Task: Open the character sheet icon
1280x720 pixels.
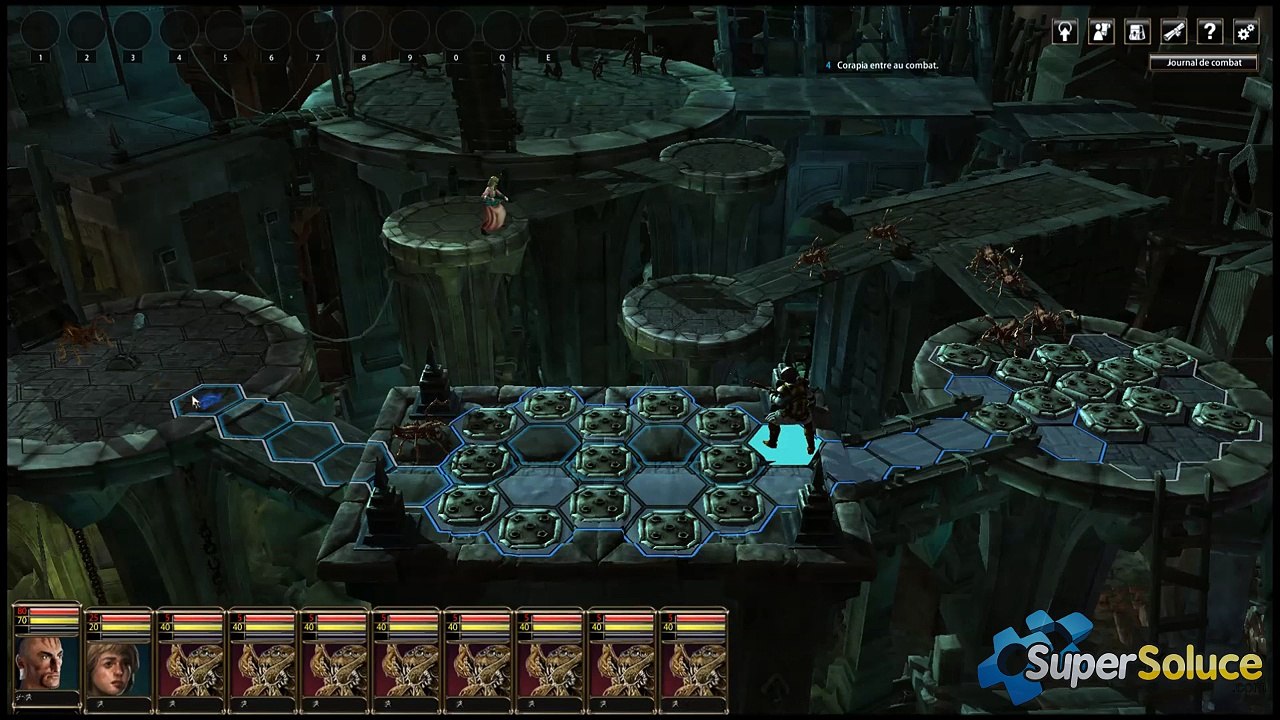Action: (x=1102, y=32)
